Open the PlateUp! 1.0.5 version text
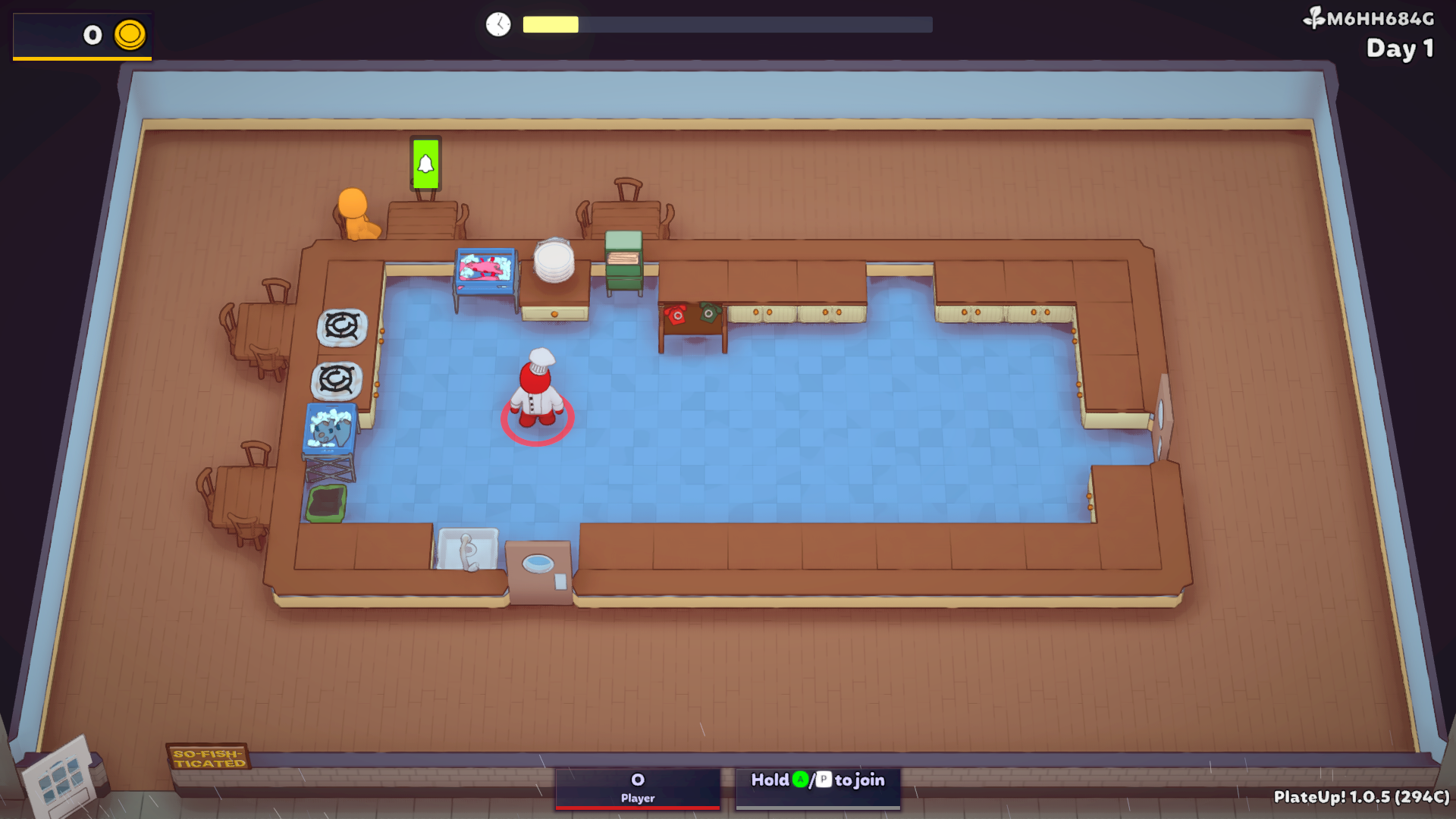The height and width of the screenshot is (819, 1456). 1361,798
